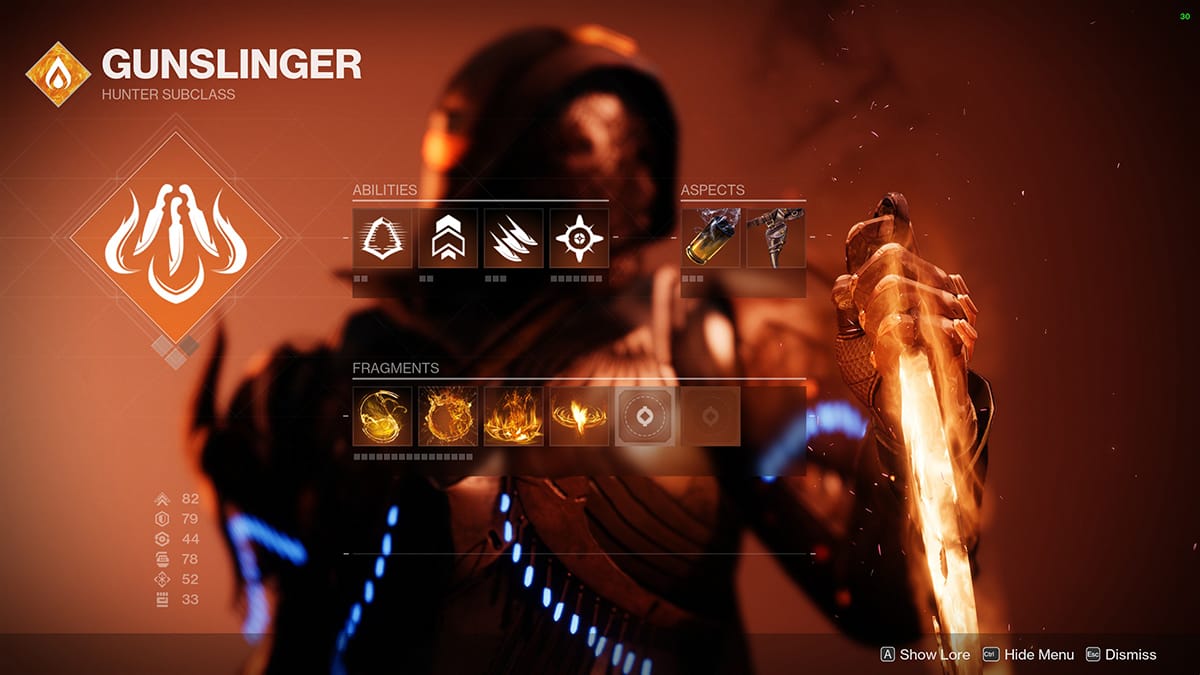Select the triple-knife super ability diamond
This screenshot has width=1200, height=675.
[x=175, y=238]
